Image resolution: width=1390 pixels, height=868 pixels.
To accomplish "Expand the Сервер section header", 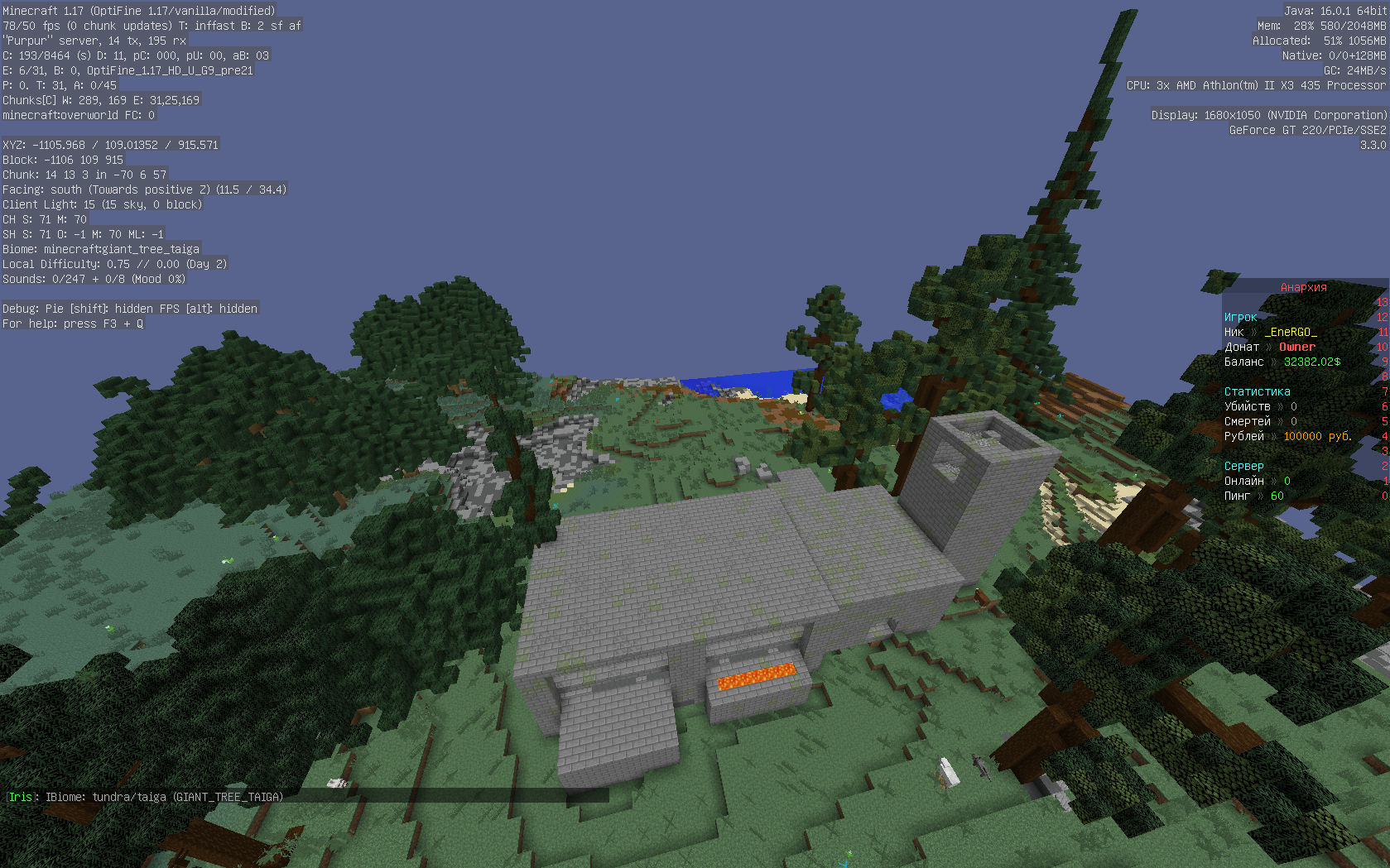I will [1243, 466].
